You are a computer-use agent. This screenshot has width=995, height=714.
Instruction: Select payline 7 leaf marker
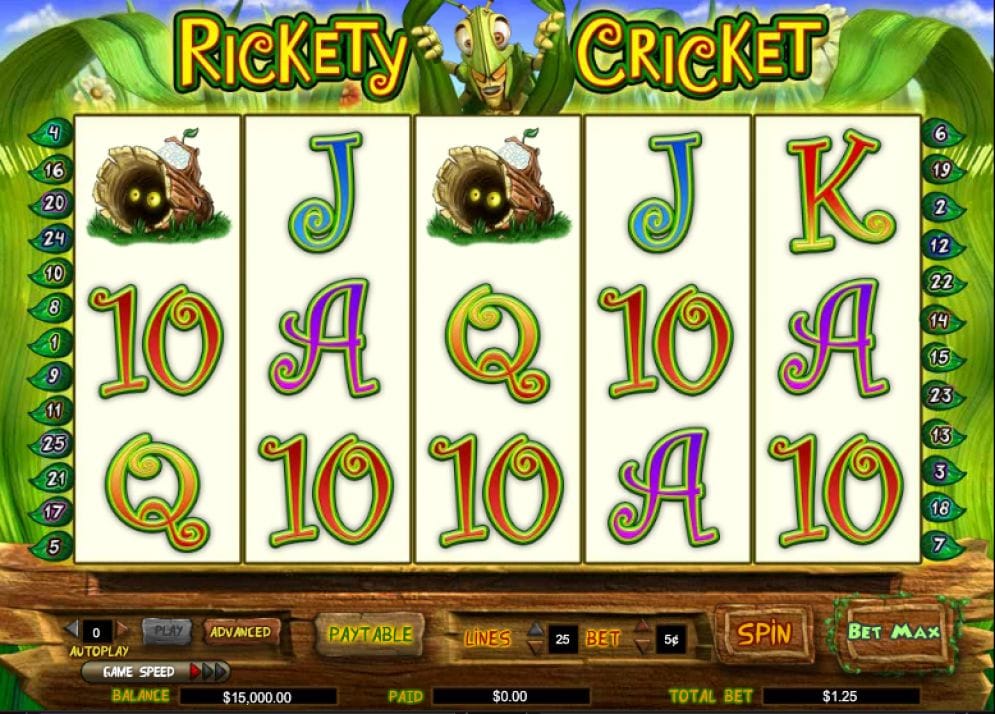941,546
